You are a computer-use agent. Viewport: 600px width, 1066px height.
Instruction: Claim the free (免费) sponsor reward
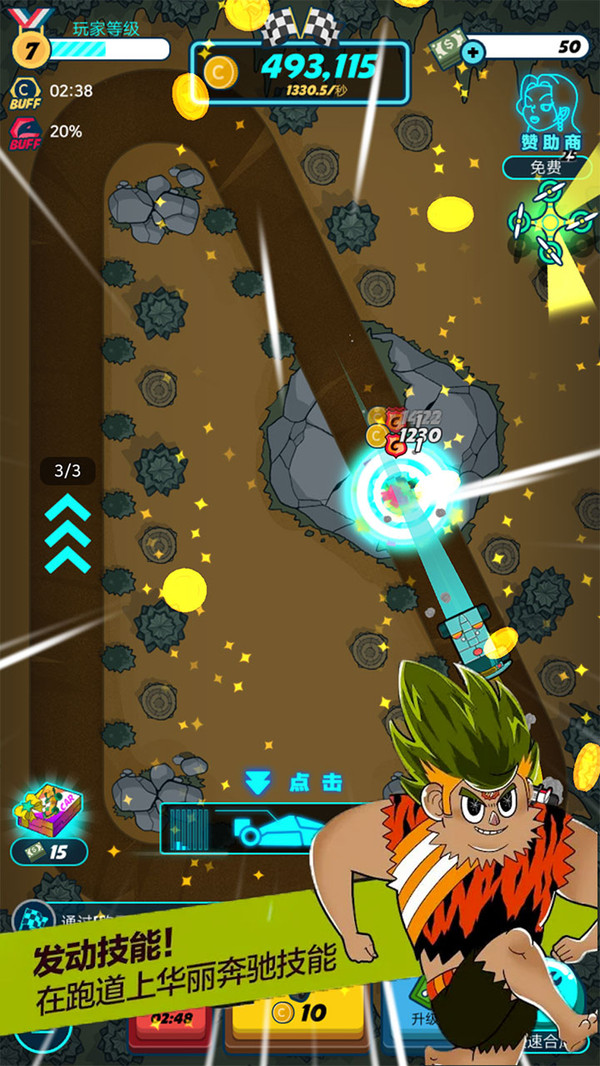point(546,167)
